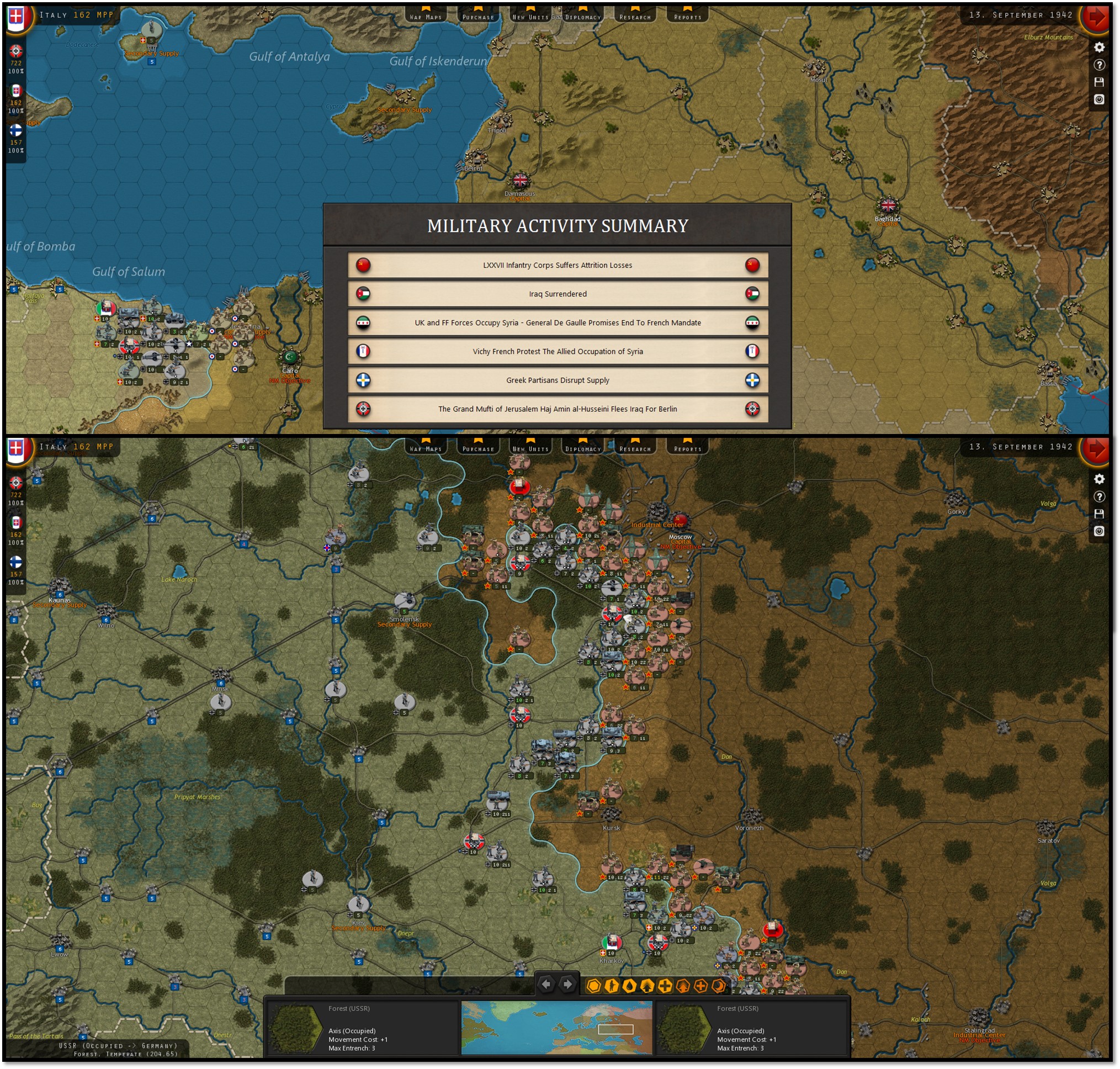Toggle the orange soldier silhouette icon

pos(612,986)
